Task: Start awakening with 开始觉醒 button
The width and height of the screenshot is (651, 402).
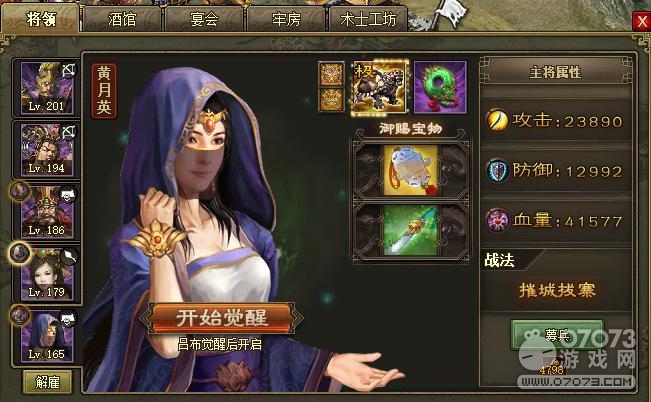Action: (221, 318)
